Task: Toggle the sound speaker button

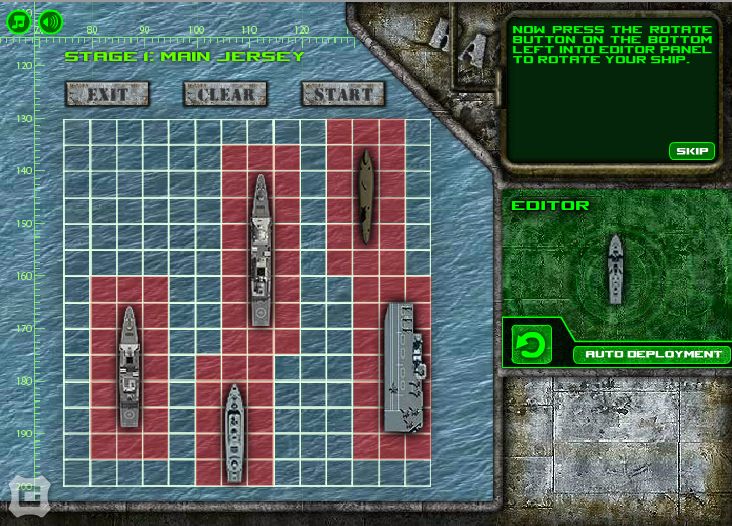Action: pos(50,20)
